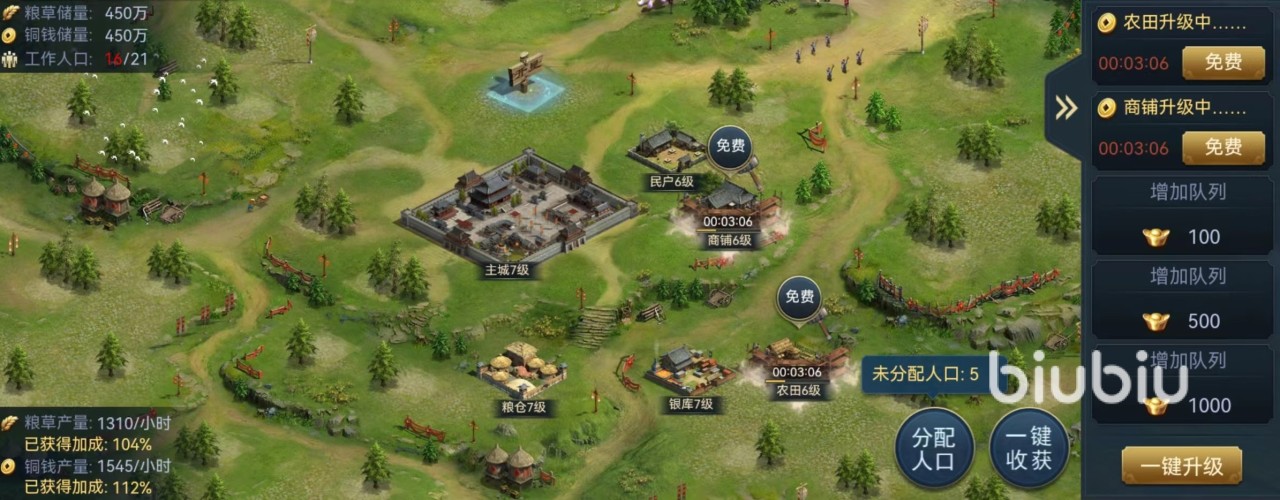Tap the 一键升级 button
Image resolution: width=1280 pixels, height=500 pixels.
1181,466
